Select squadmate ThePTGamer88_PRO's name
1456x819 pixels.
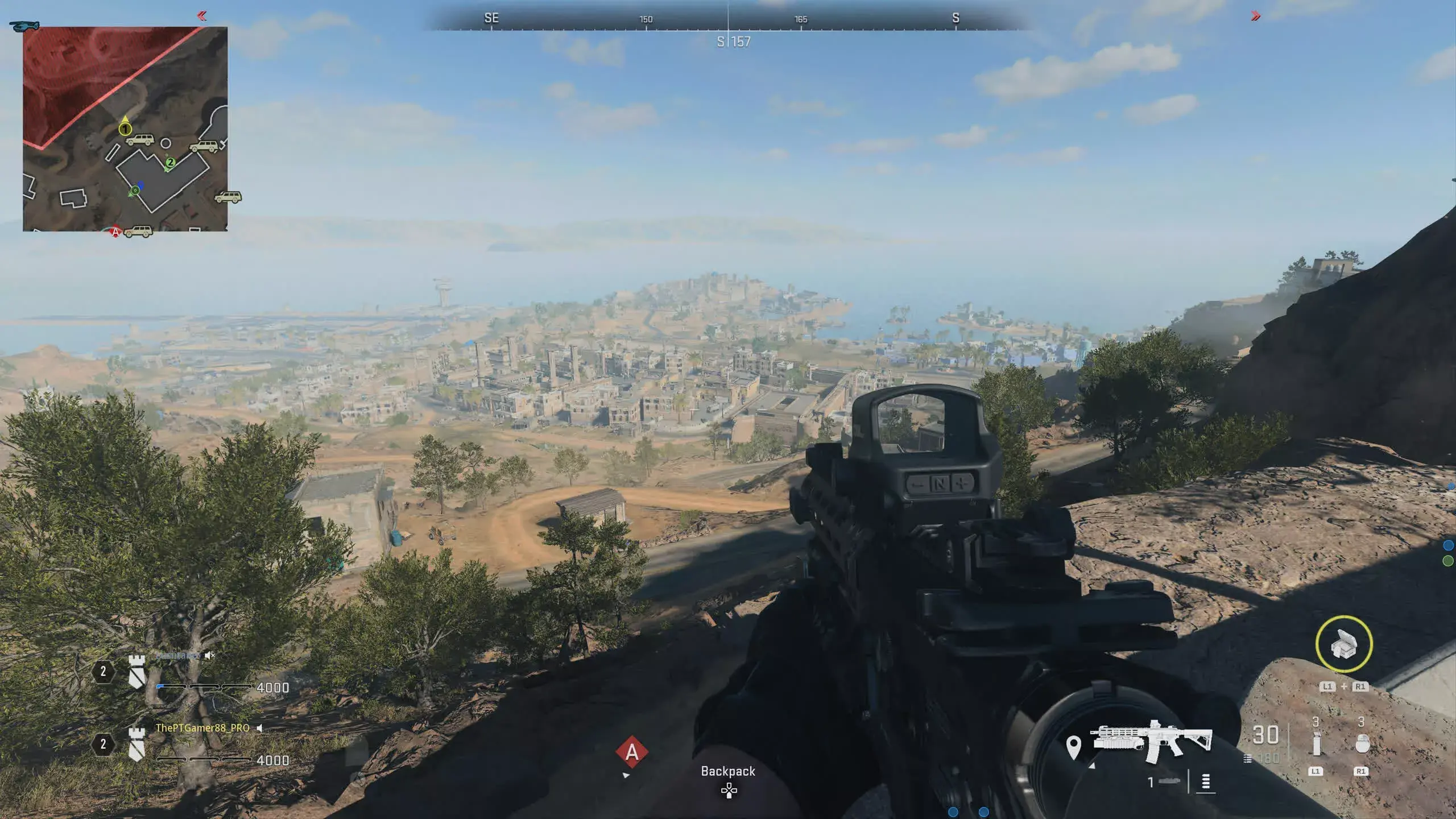click(x=202, y=728)
